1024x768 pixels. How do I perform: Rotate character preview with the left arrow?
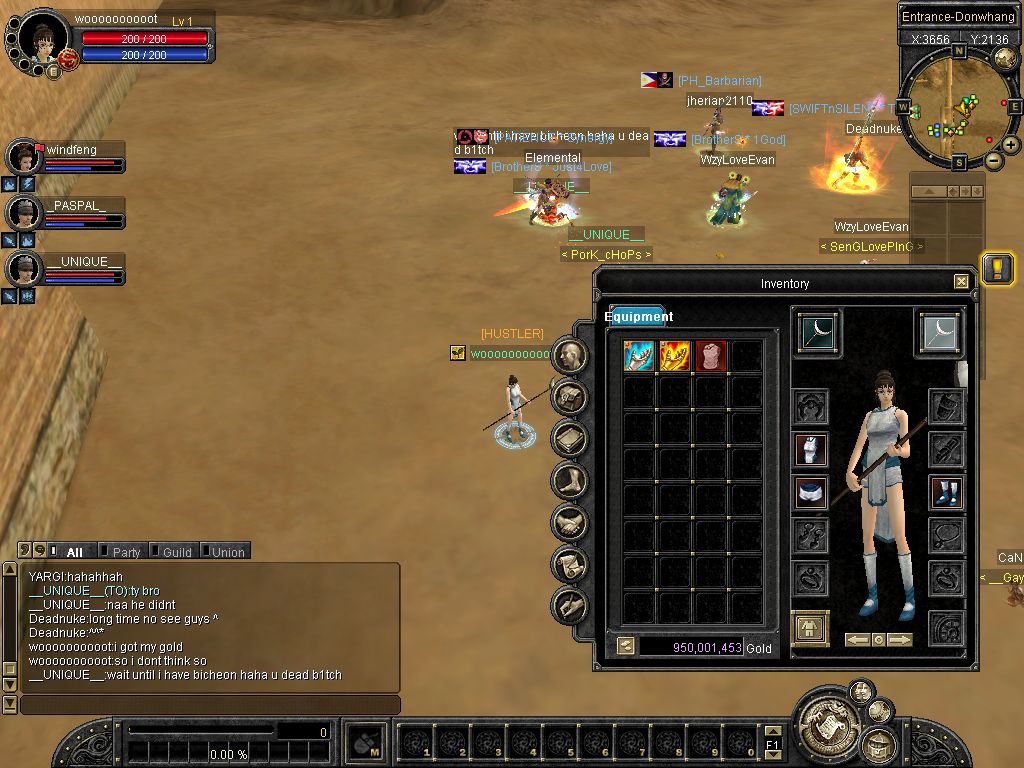(x=857, y=640)
